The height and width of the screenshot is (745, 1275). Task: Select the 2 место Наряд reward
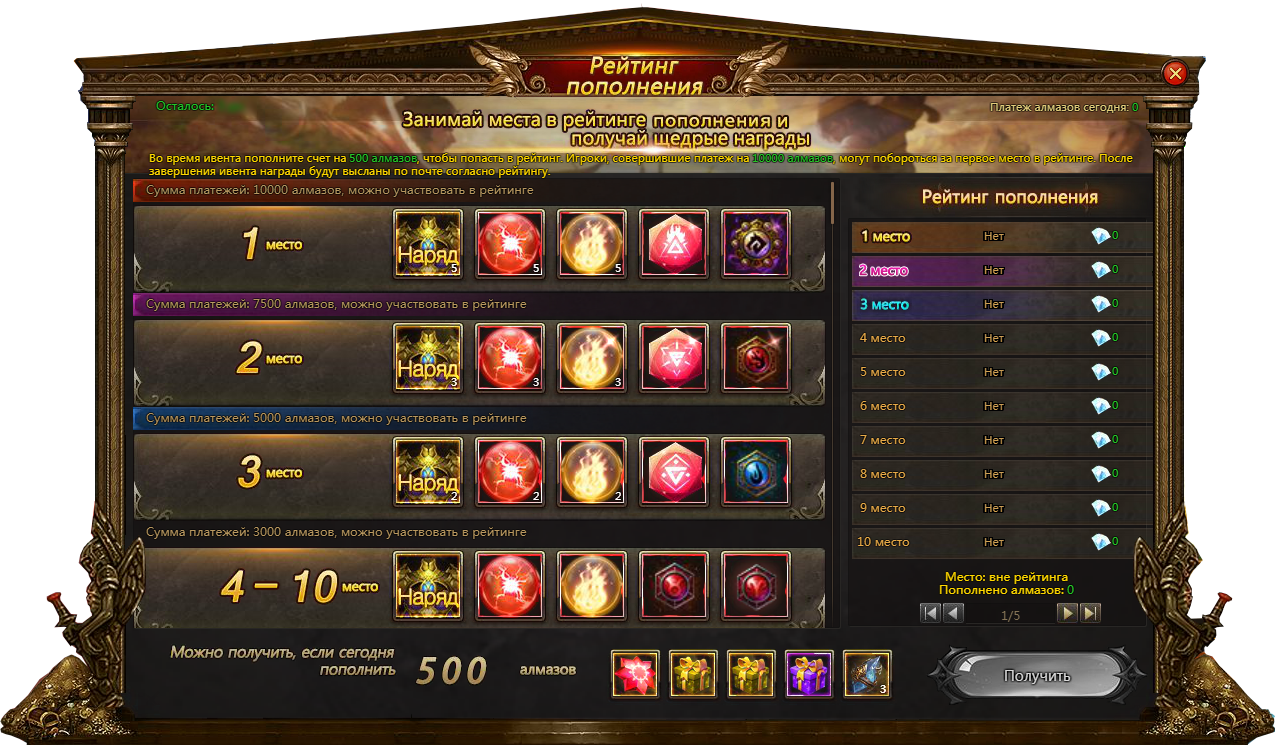tap(428, 357)
